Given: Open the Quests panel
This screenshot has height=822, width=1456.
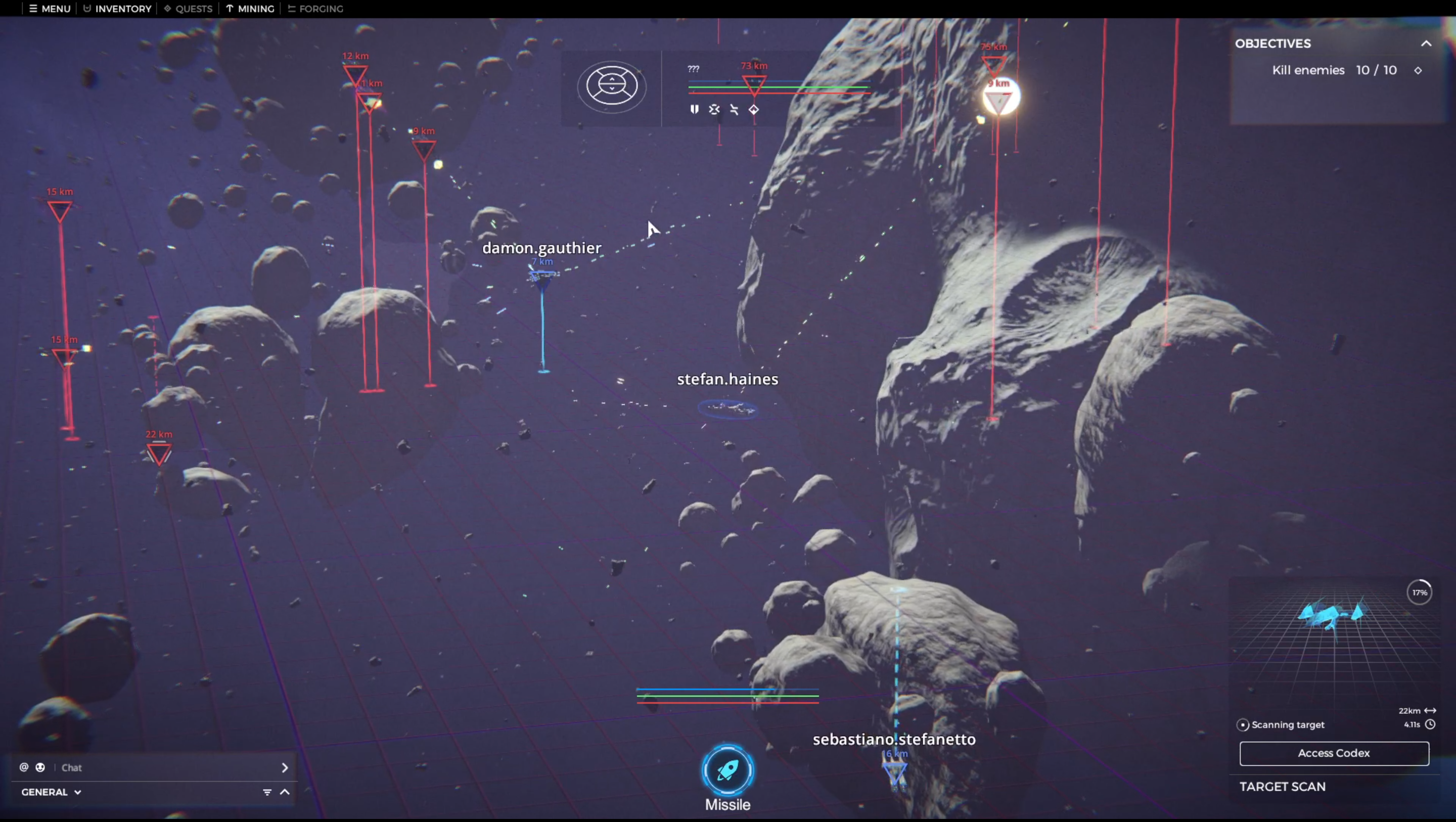Looking at the screenshot, I should coord(188,9).
